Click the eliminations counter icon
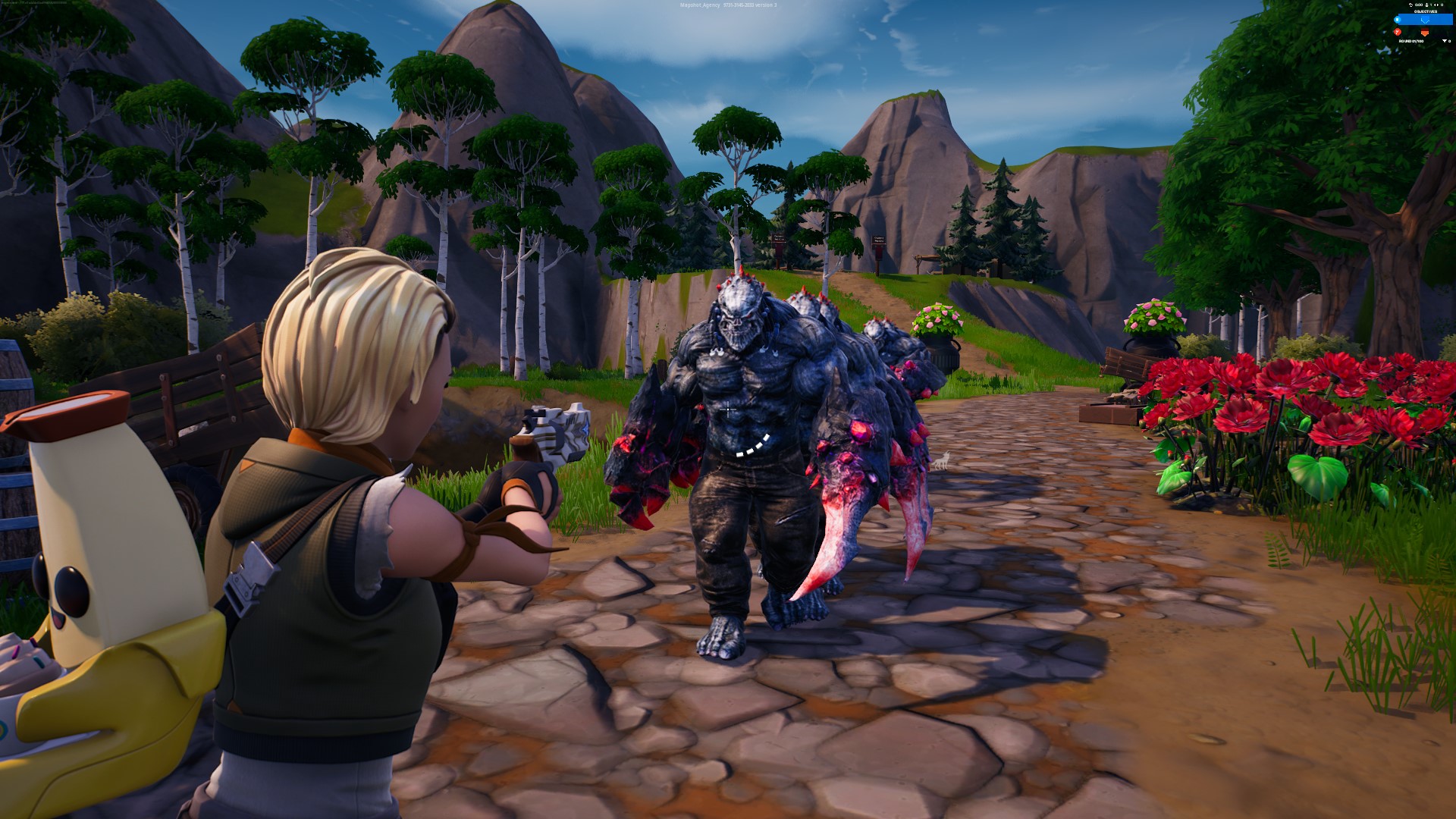 point(1436,5)
